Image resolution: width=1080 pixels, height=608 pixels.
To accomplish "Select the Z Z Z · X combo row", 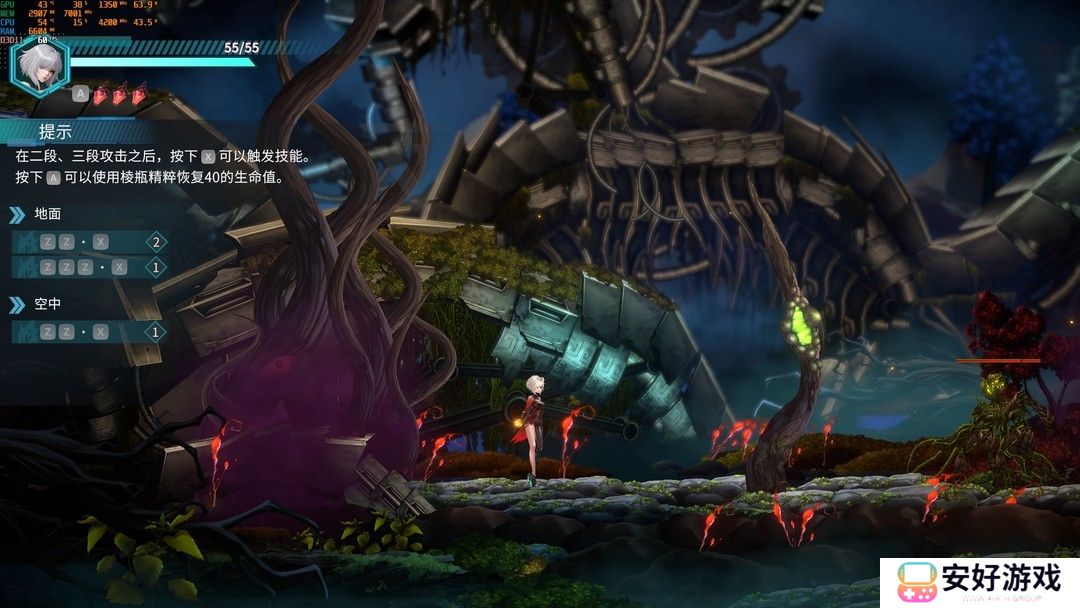I will pos(88,267).
